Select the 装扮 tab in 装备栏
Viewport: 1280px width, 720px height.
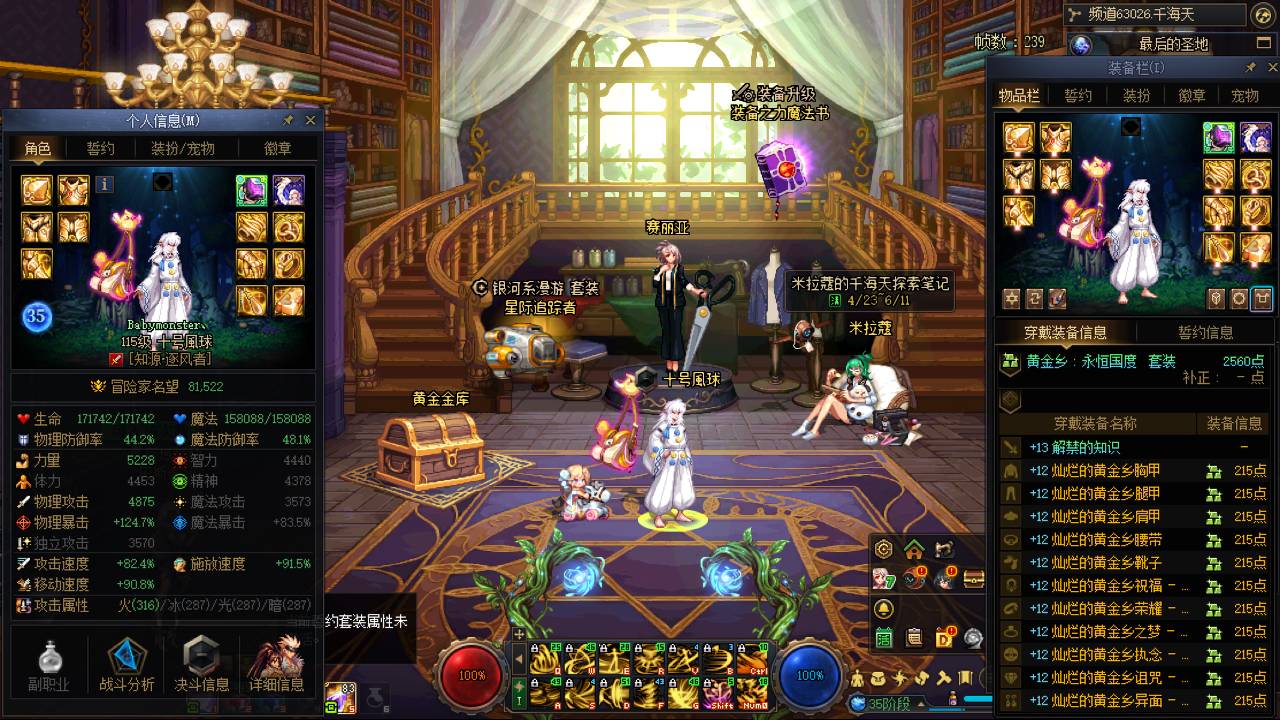(x=1136, y=96)
